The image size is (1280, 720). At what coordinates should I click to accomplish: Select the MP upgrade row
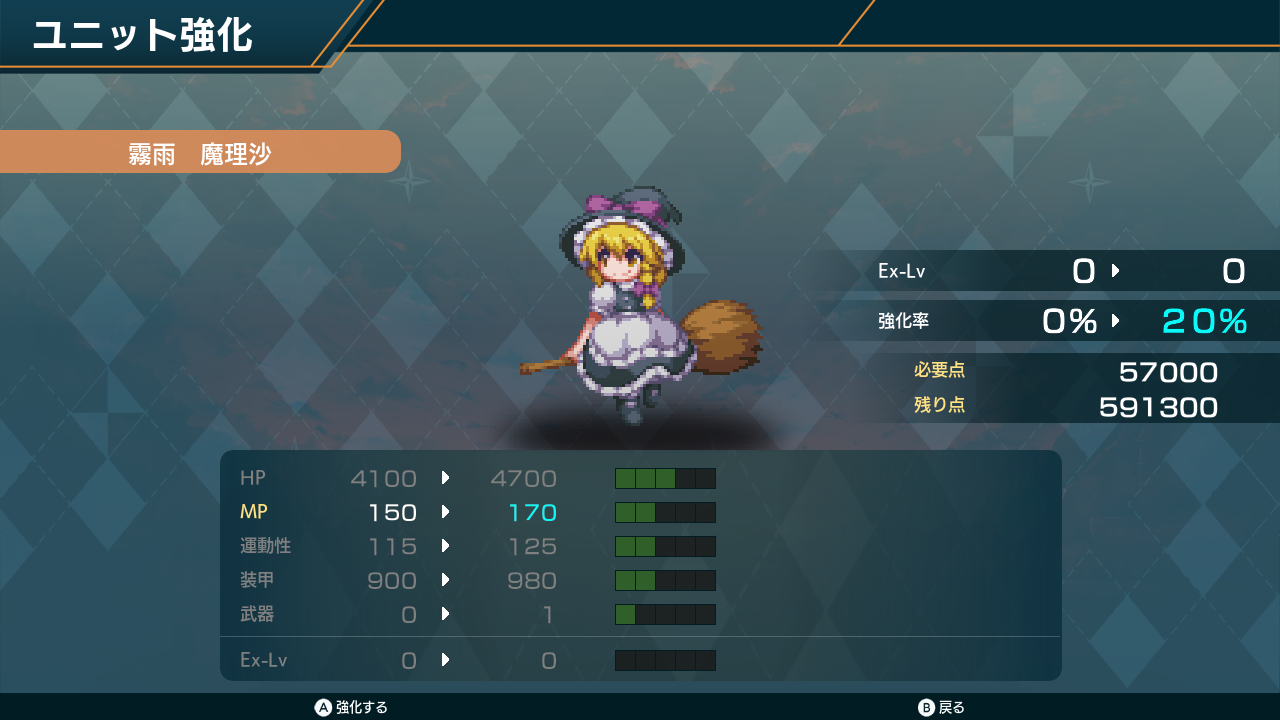click(477, 512)
